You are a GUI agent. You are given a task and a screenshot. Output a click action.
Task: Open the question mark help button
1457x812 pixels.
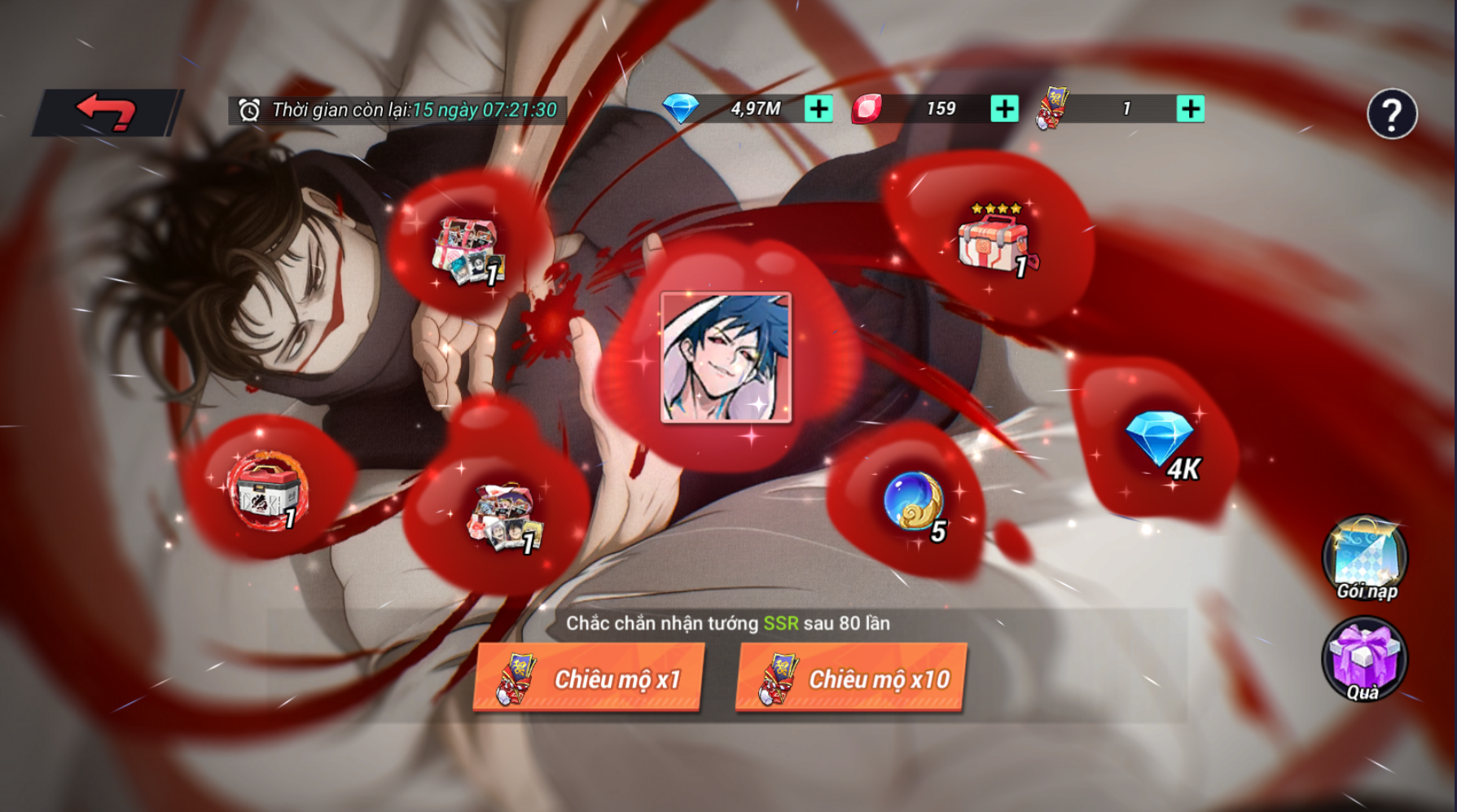[x=1391, y=114]
